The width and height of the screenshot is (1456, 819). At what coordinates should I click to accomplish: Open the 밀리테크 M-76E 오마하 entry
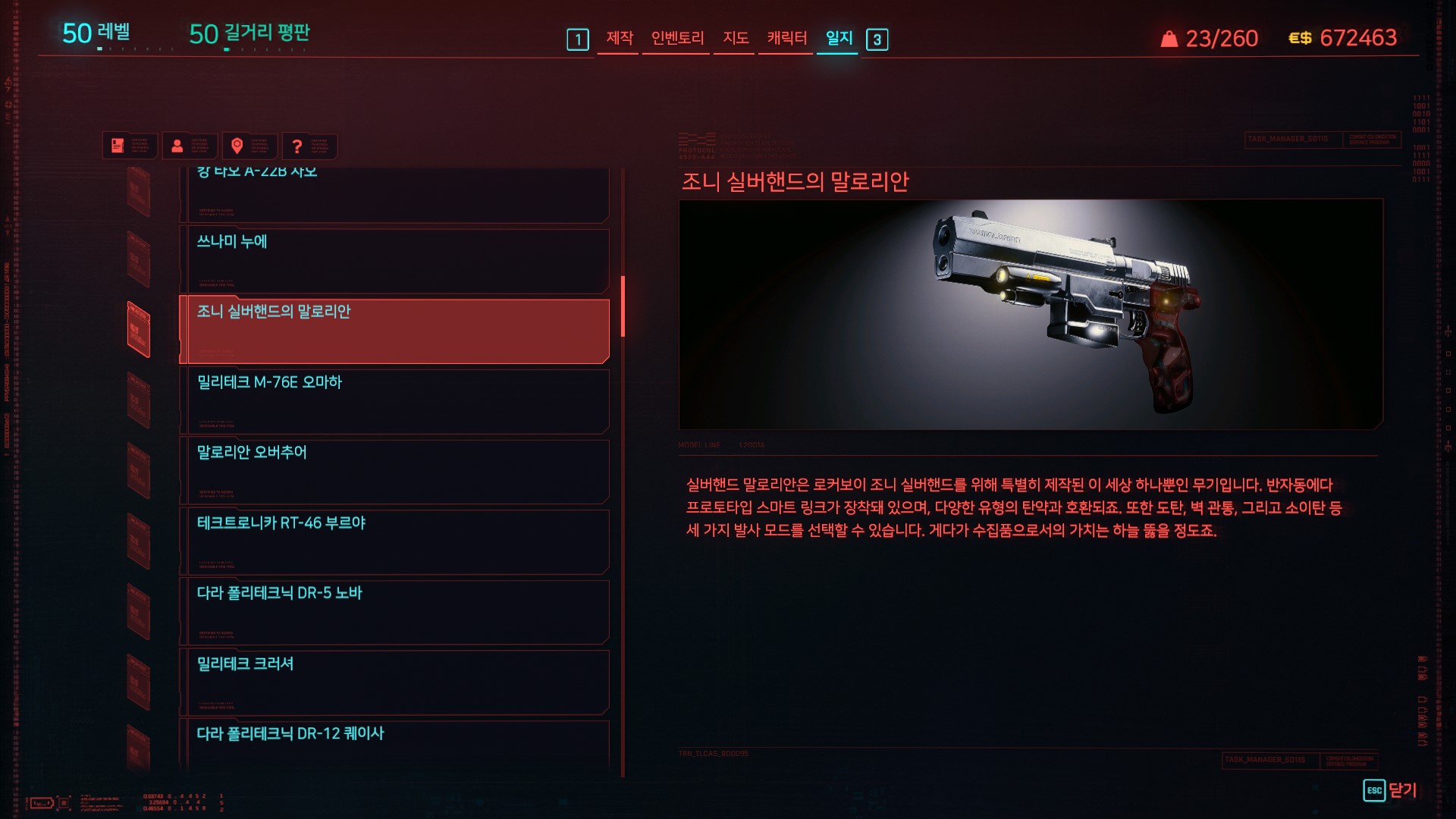point(394,401)
